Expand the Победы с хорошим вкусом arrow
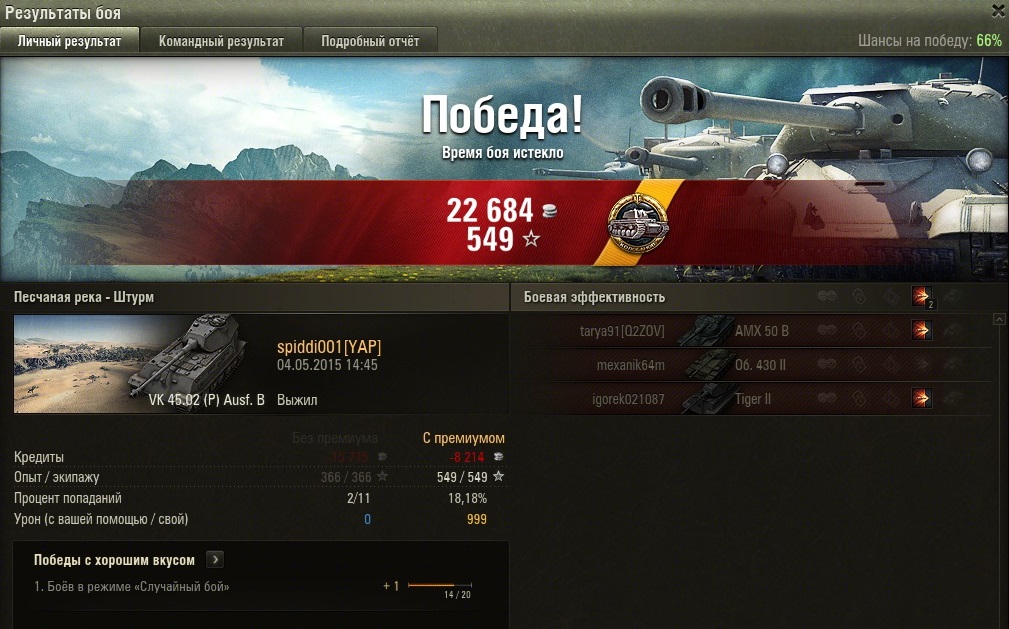Viewport: 1009px width, 629px height. click(x=217, y=560)
